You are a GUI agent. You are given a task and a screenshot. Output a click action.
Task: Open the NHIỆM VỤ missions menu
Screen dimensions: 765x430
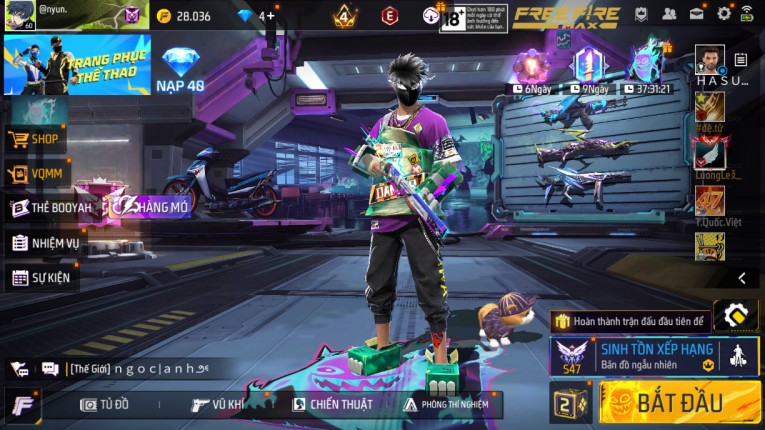click(x=45, y=243)
